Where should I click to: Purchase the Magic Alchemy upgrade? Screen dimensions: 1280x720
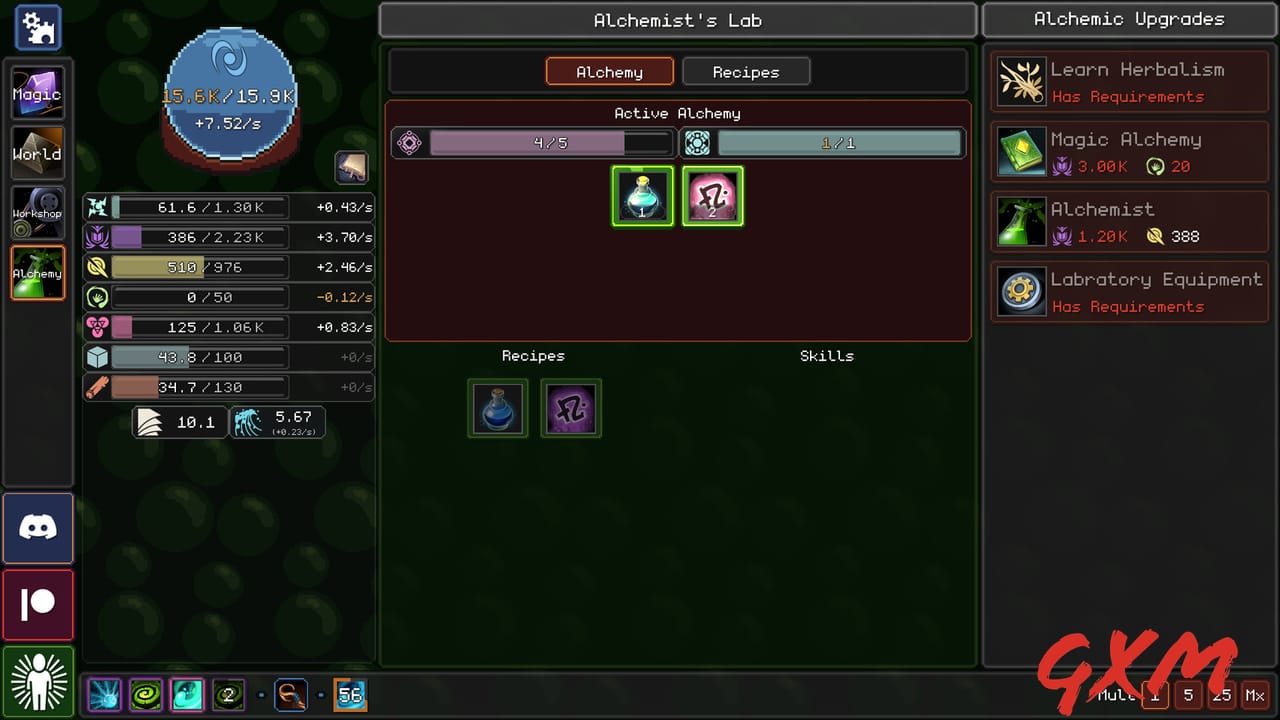coord(1128,151)
